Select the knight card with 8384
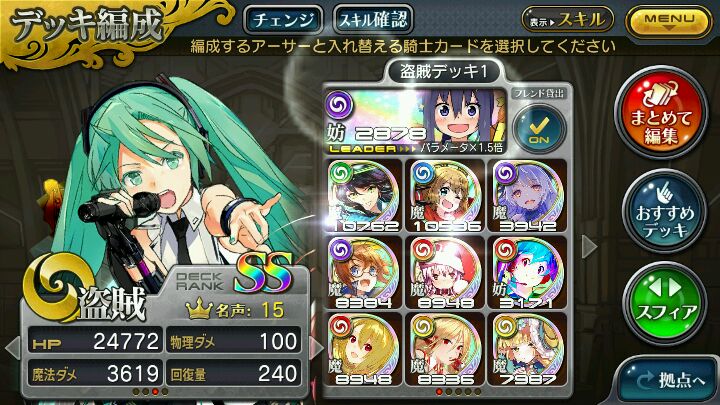Viewport: 720px width, 405px height. coord(360,271)
